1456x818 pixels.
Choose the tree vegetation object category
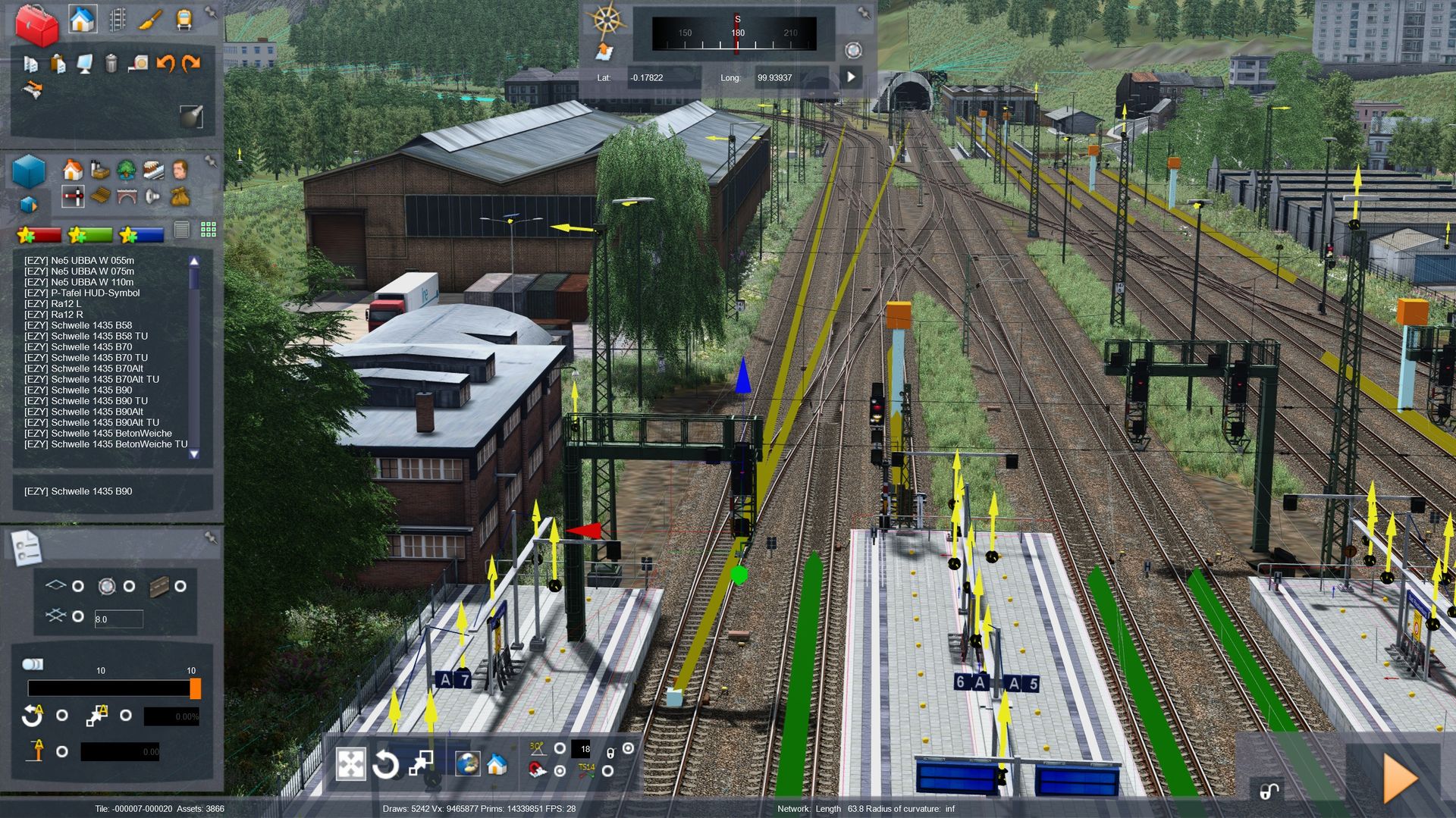coord(126,169)
